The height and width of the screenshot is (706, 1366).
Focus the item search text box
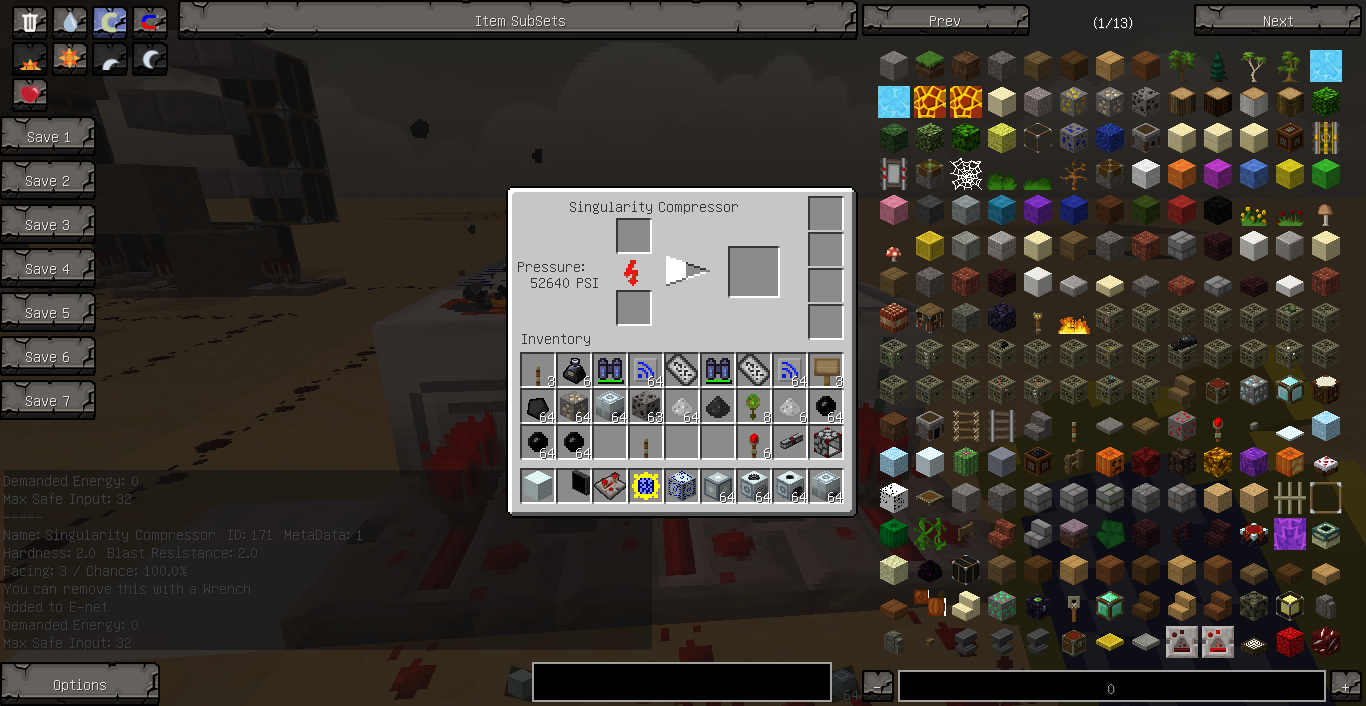click(681, 682)
